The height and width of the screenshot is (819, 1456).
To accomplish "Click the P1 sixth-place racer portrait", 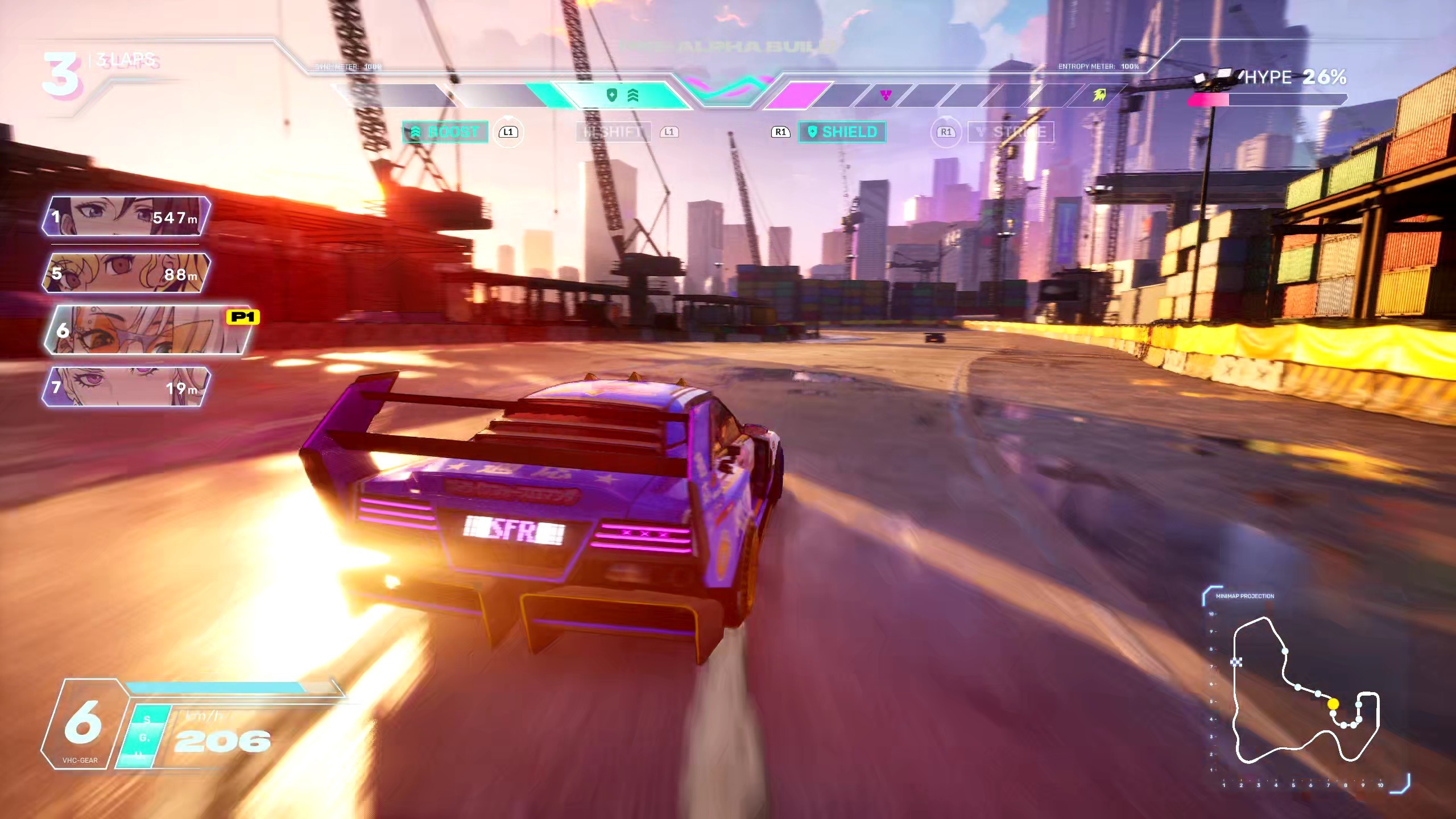I will tap(148, 330).
